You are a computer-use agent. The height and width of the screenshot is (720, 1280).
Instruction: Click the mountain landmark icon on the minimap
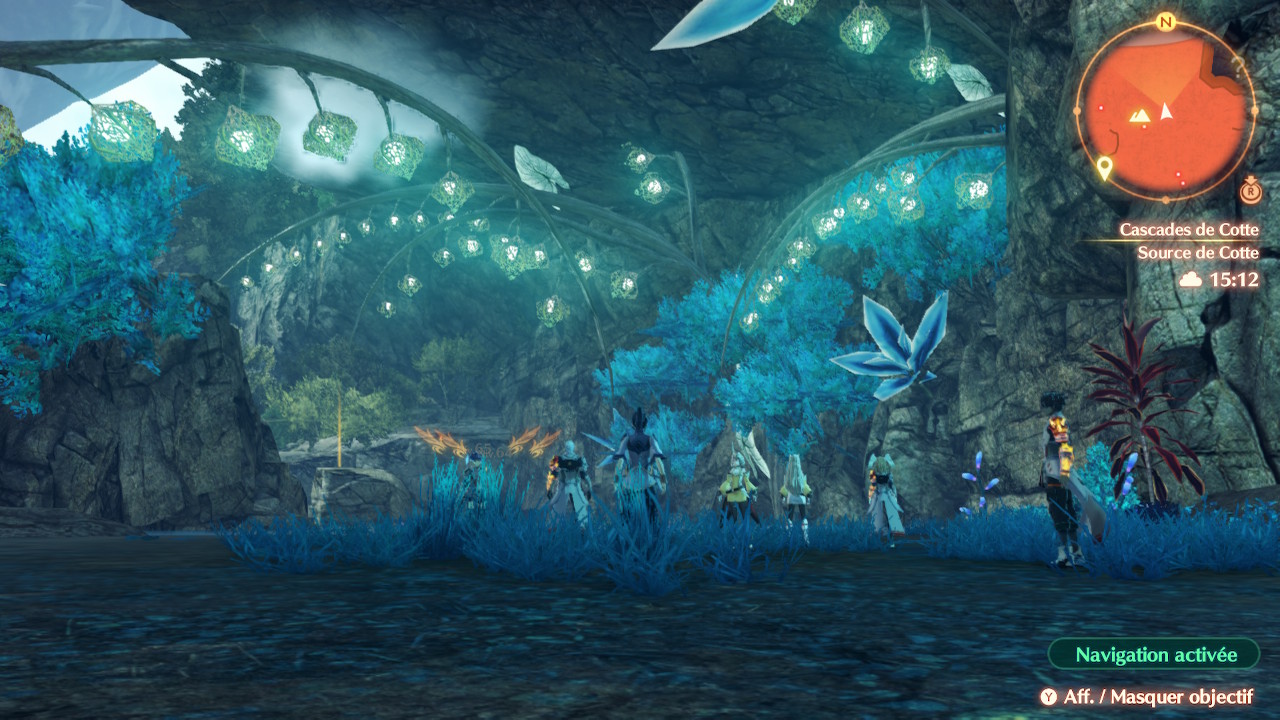1140,116
